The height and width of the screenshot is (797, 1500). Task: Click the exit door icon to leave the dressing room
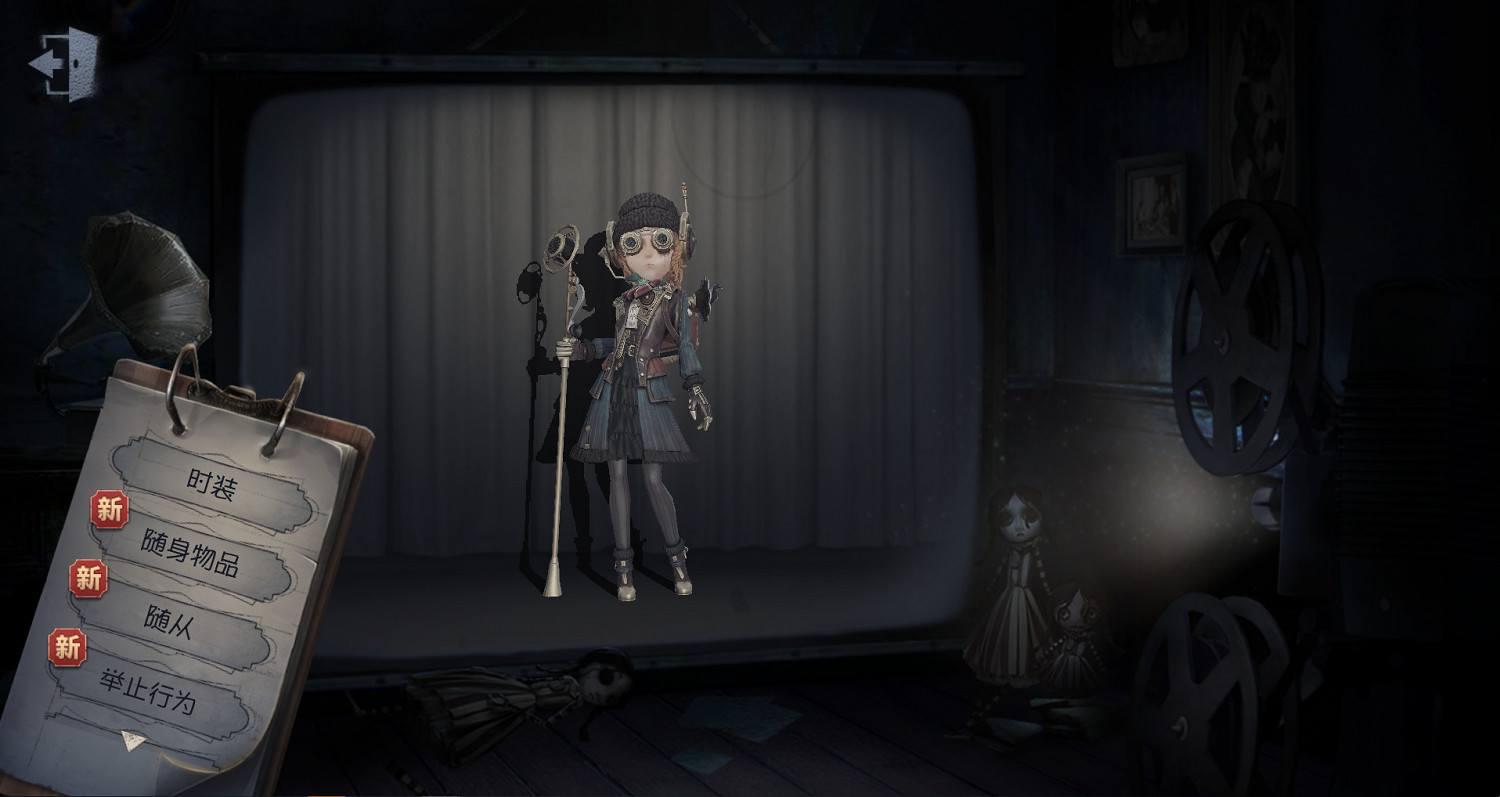point(62,63)
